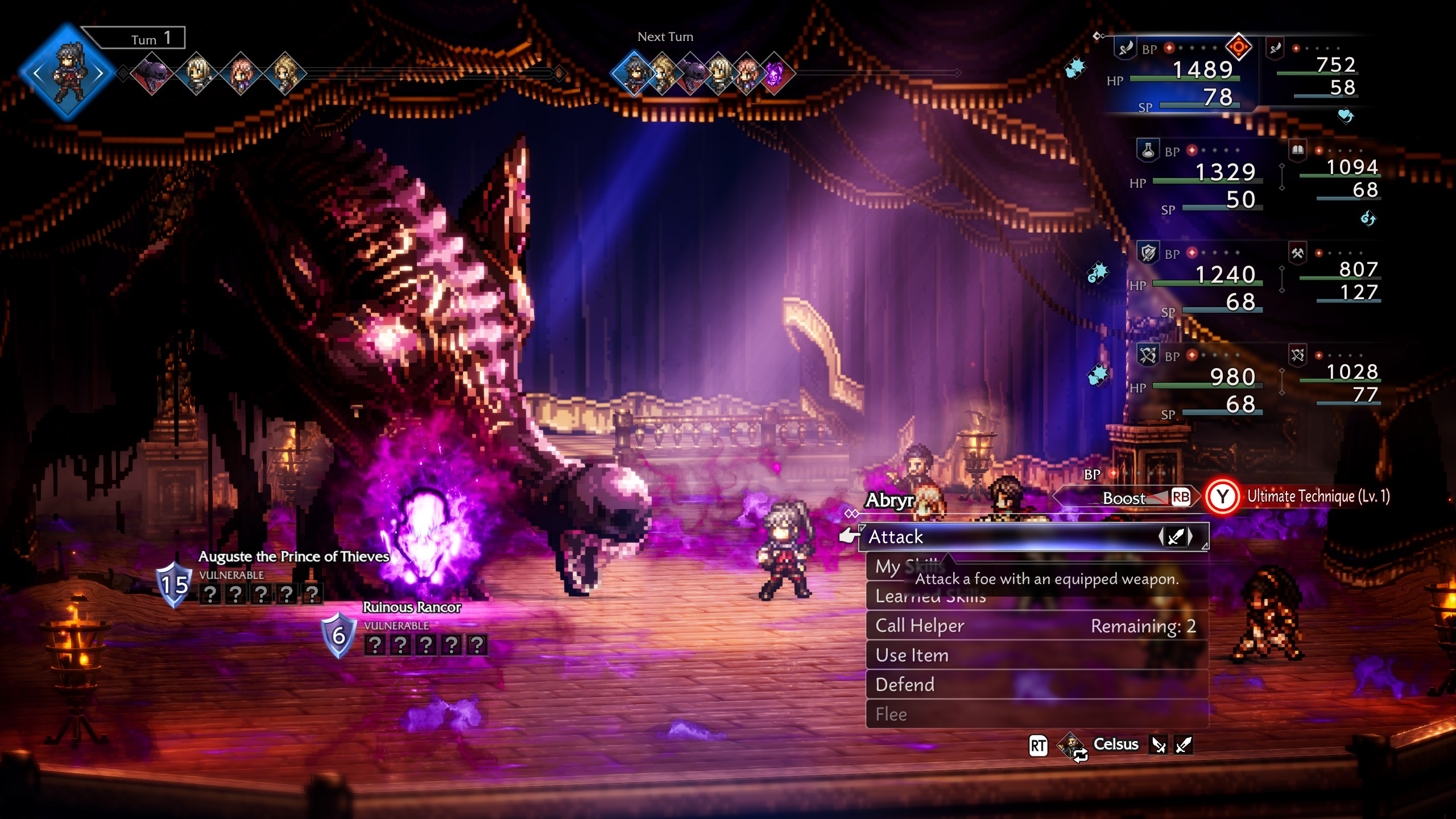
Task: Target the Ruinous Rancor enemy label
Action: (x=412, y=607)
